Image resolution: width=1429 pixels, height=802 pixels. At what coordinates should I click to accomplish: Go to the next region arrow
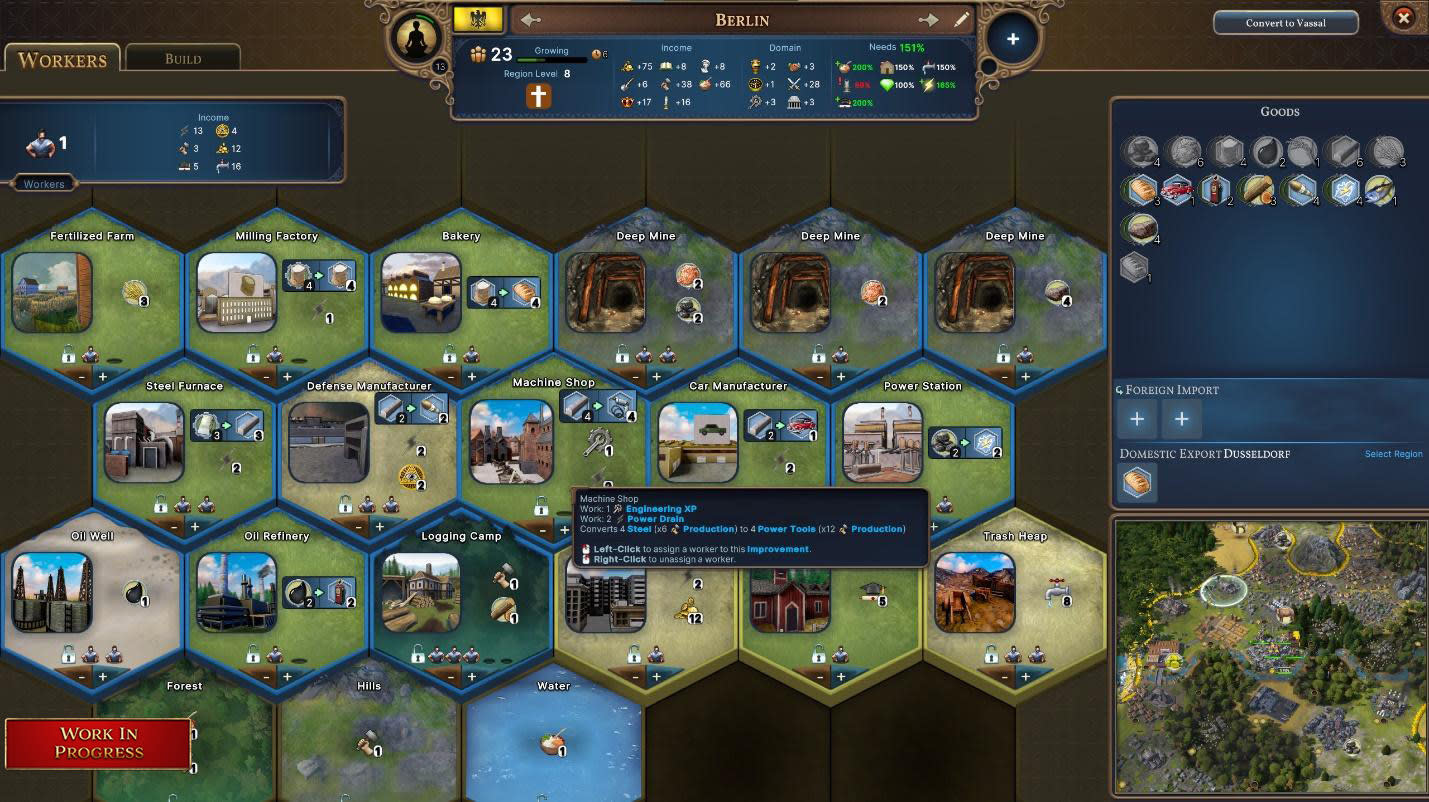point(928,20)
